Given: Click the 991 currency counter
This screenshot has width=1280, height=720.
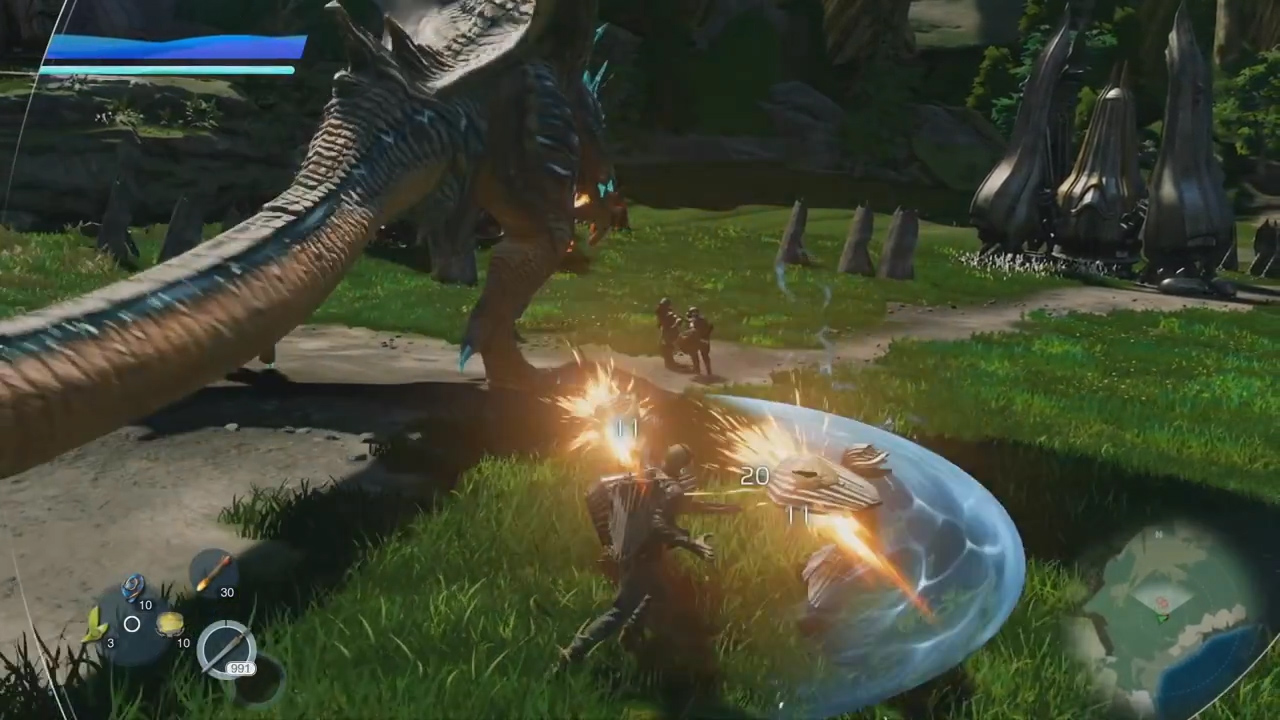Looking at the screenshot, I should pos(239,667).
